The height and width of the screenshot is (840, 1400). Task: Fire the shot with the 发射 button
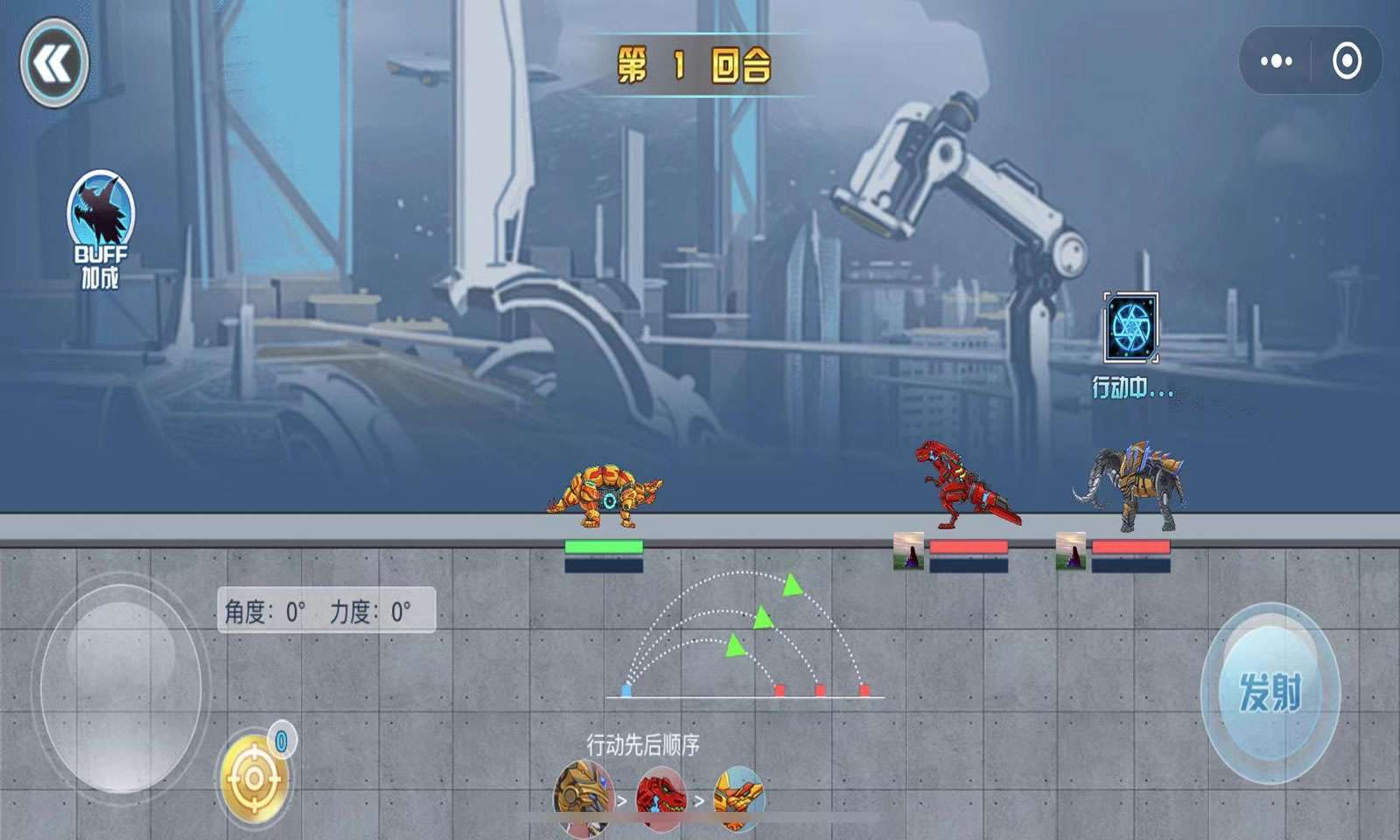(1270, 692)
